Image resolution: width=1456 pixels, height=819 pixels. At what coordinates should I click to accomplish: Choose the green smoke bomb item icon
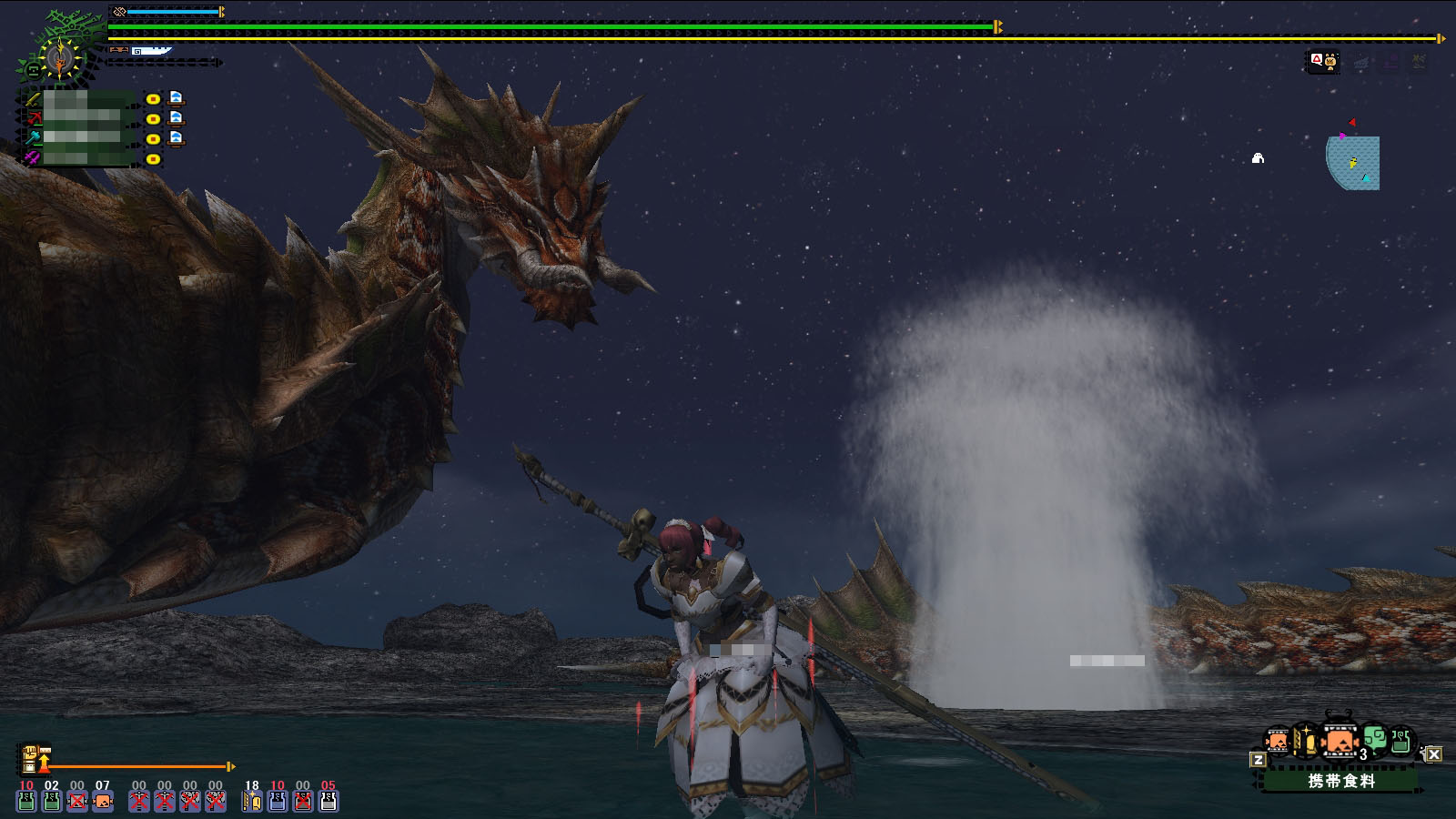point(1374,739)
